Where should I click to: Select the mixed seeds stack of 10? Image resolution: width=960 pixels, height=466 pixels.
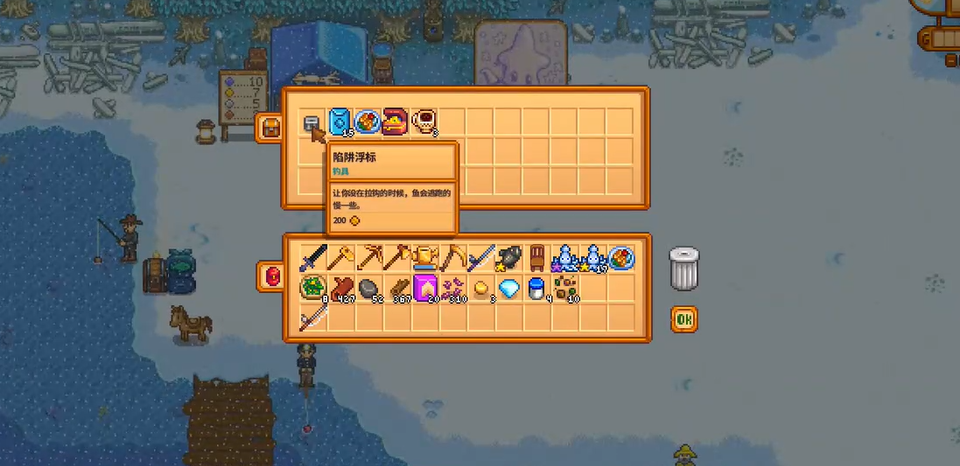point(565,289)
